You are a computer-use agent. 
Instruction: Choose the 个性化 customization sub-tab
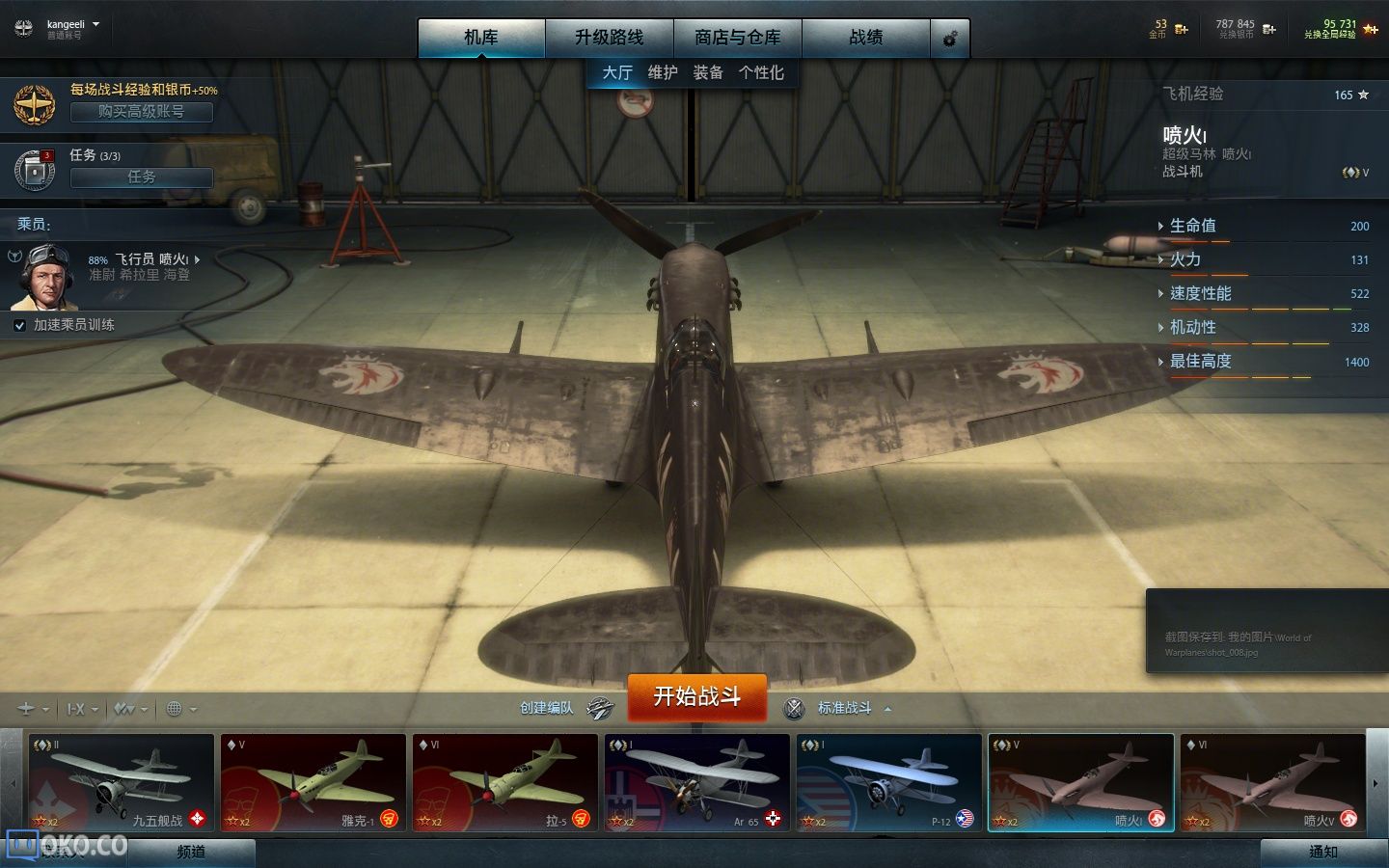[x=761, y=72]
